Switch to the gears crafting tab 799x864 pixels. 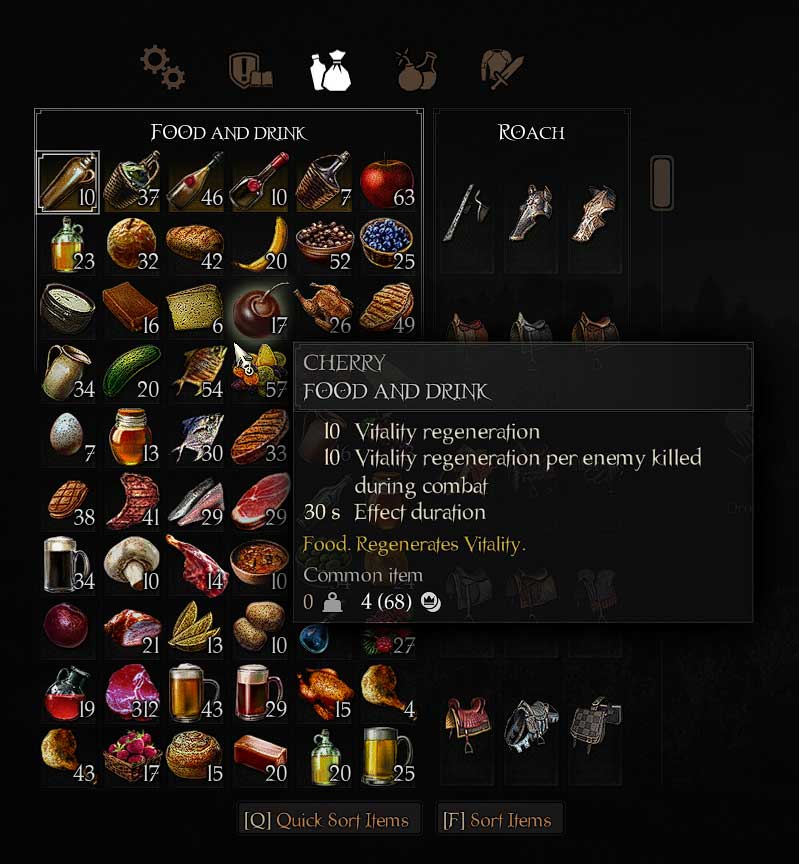click(x=162, y=68)
